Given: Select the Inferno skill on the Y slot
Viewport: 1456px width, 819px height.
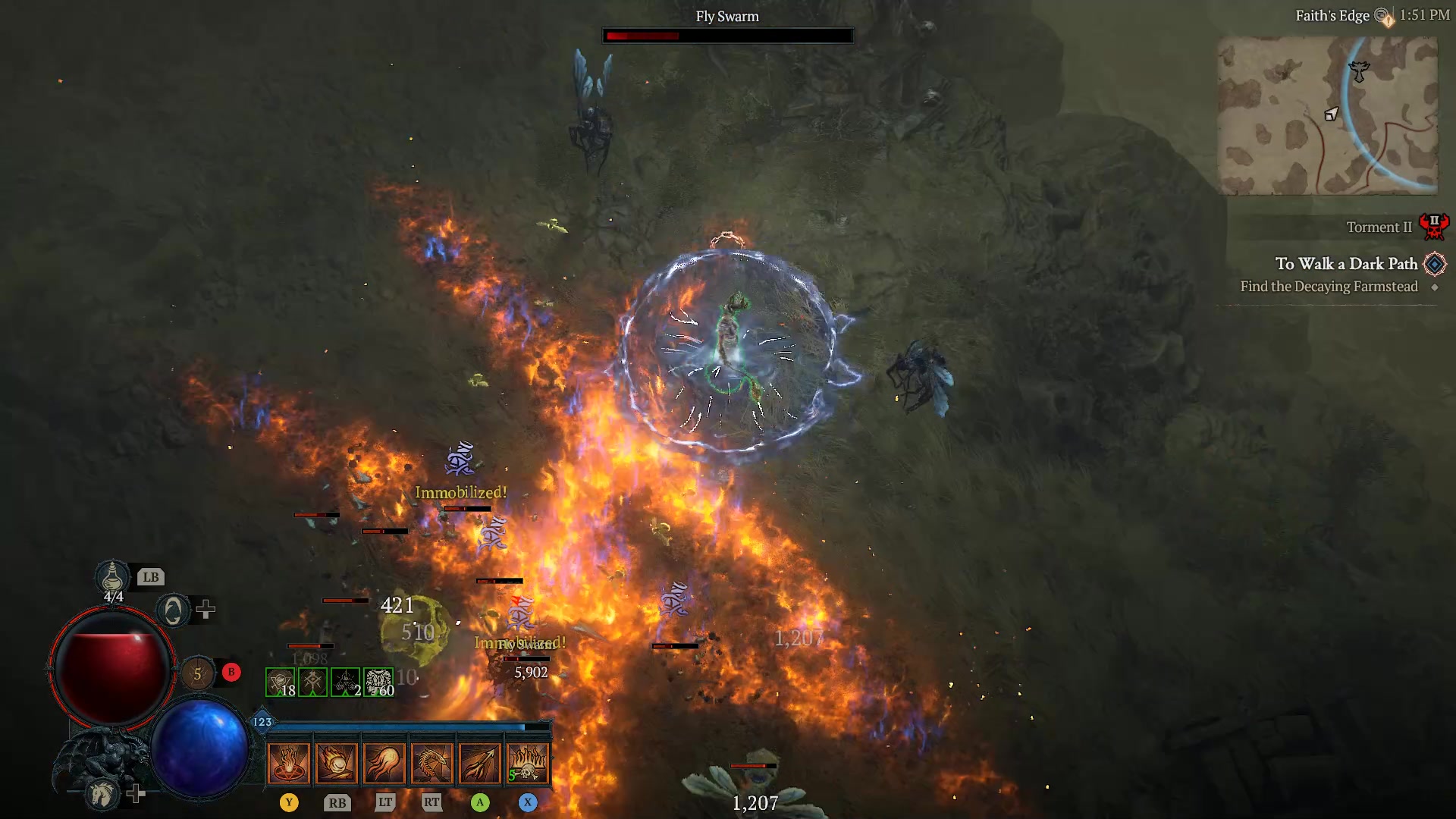Looking at the screenshot, I should click(x=288, y=762).
